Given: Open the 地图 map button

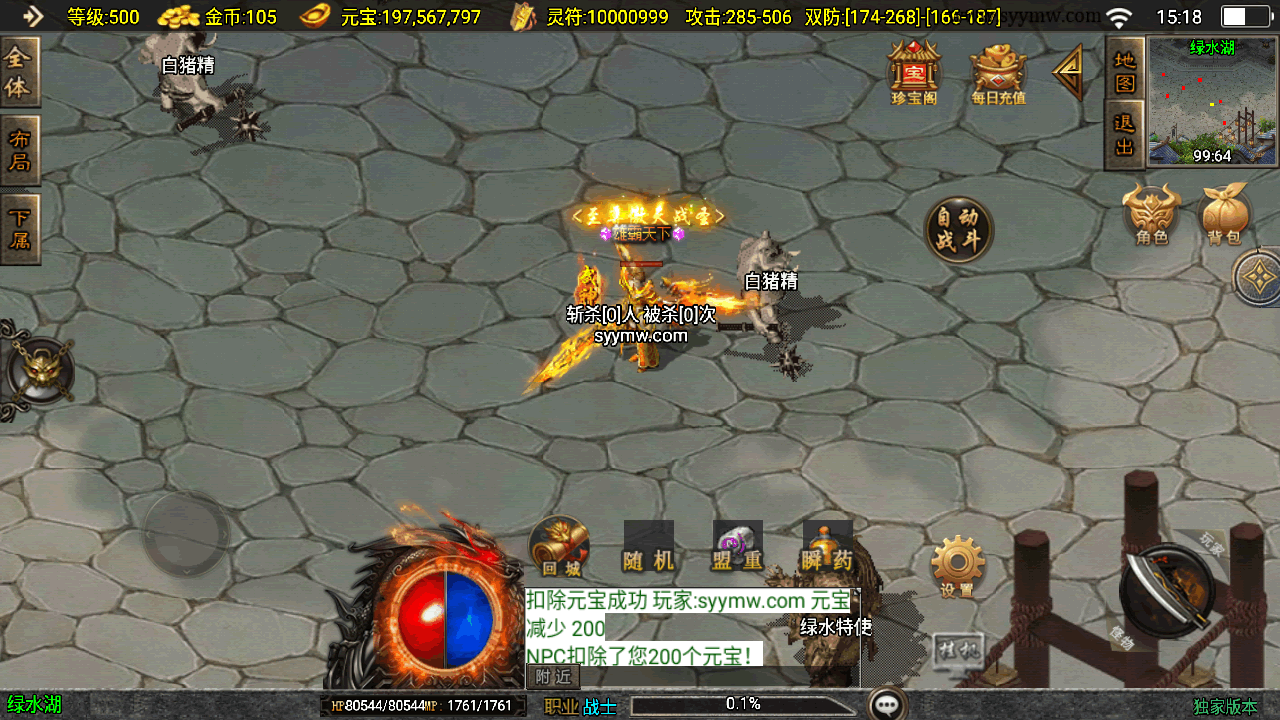Looking at the screenshot, I should tap(1125, 70).
